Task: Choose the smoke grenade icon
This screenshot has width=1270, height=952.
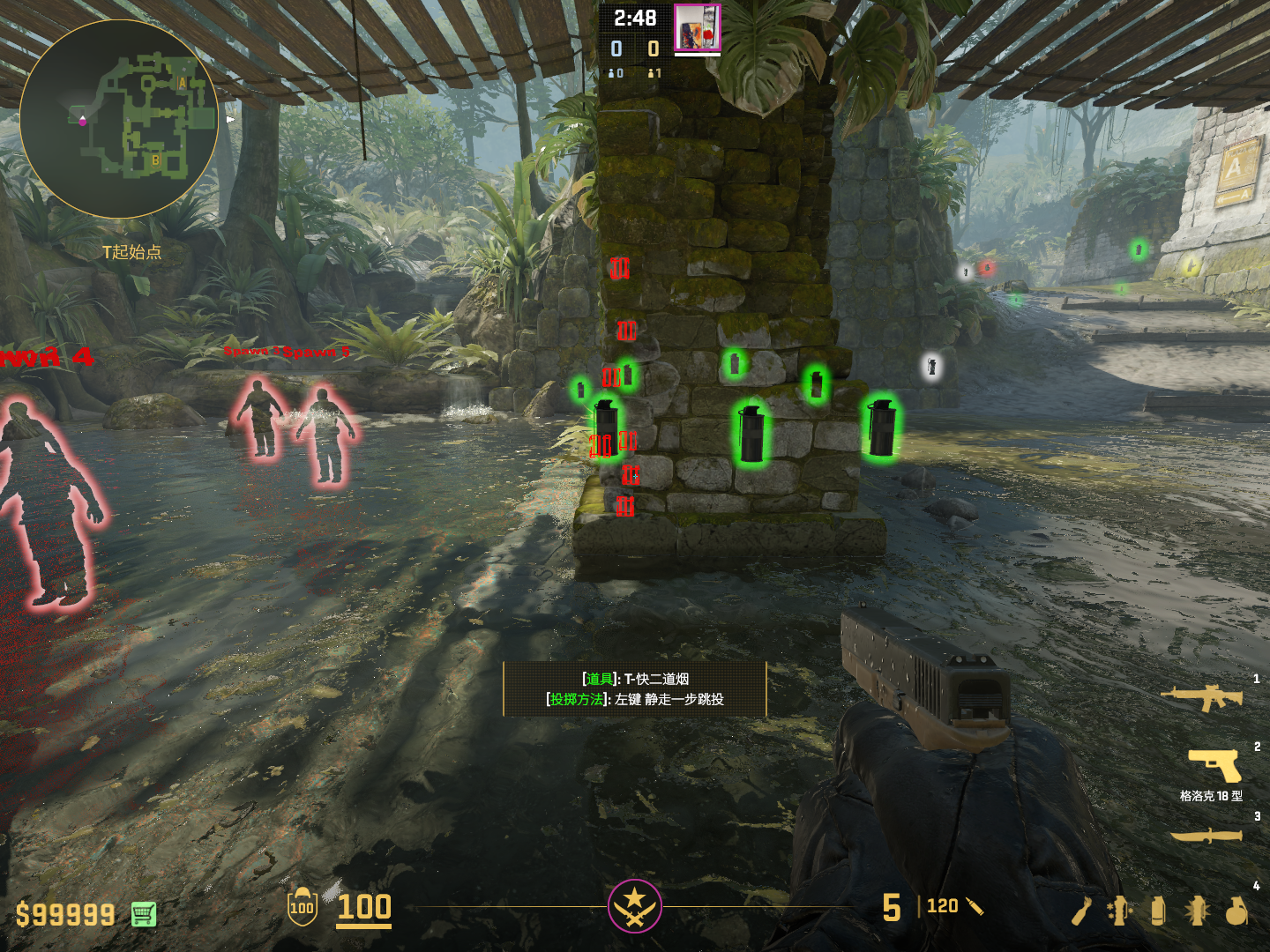Action: click(x=1158, y=911)
